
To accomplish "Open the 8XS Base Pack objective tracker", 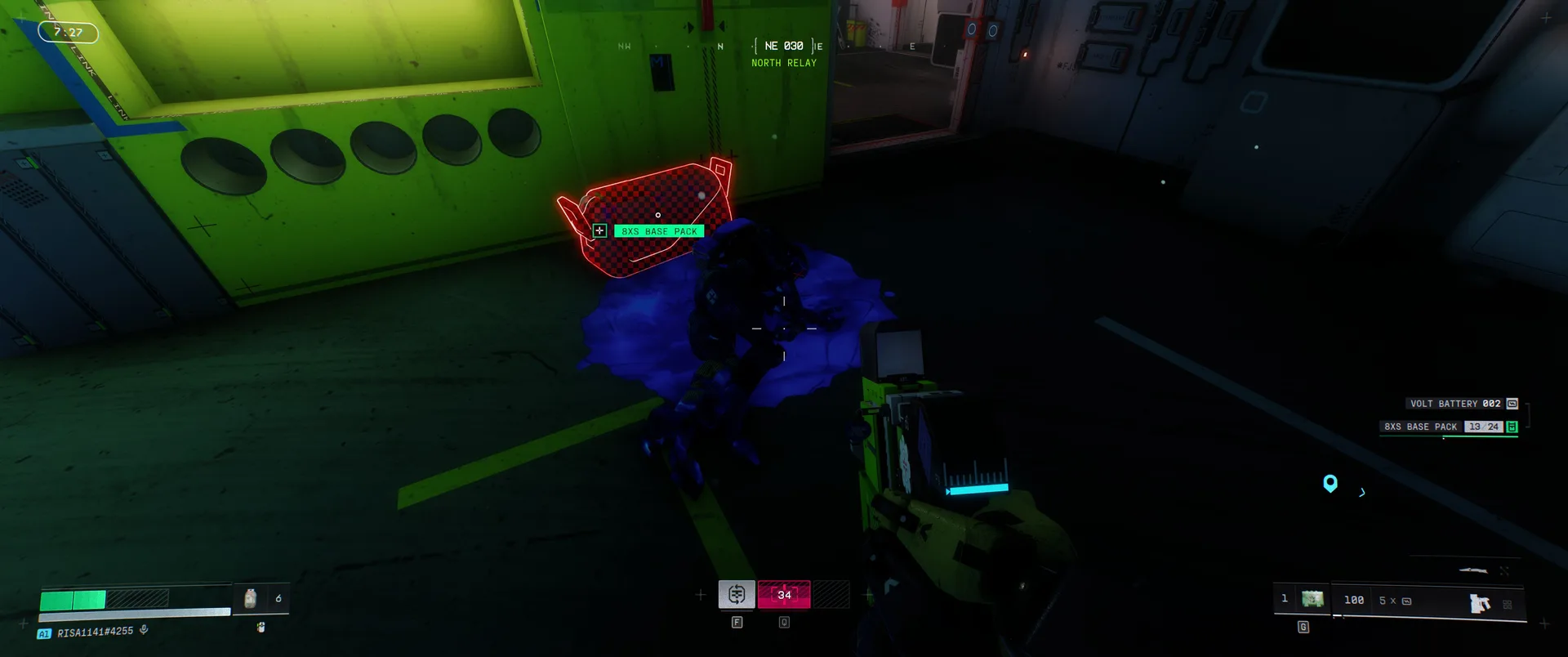I will [1448, 427].
